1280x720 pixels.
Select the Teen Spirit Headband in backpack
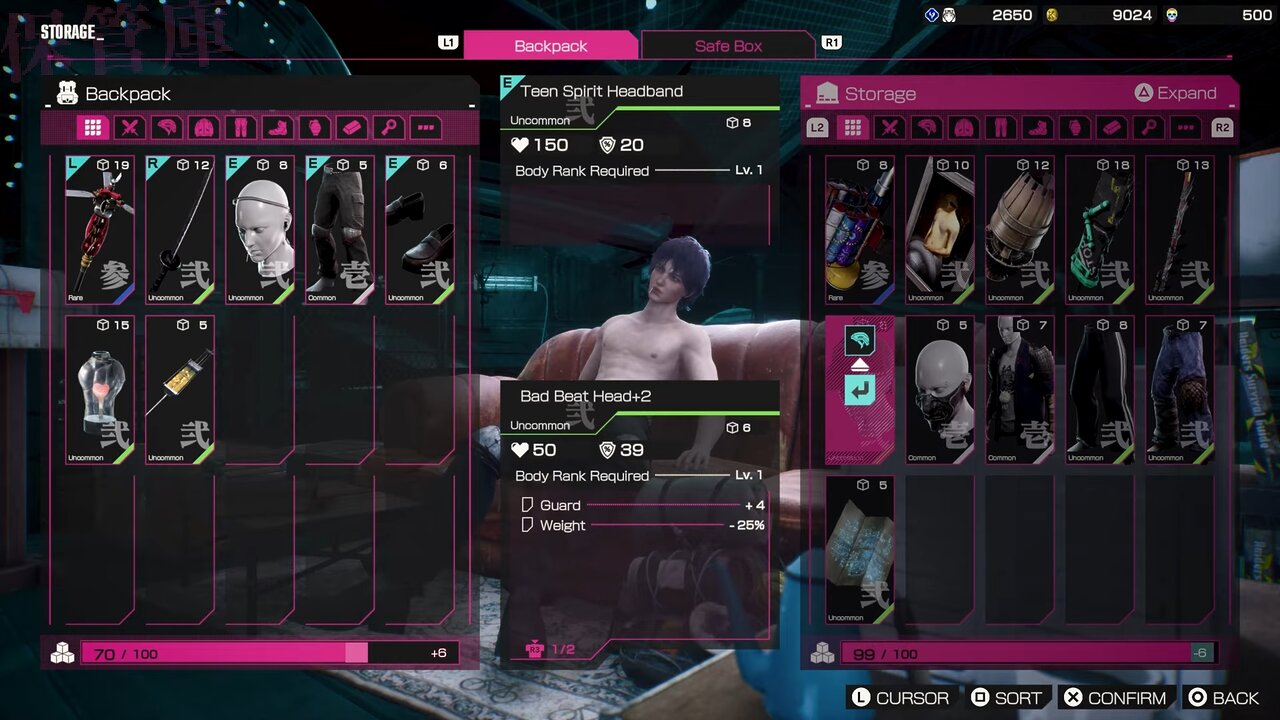coord(260,230)
